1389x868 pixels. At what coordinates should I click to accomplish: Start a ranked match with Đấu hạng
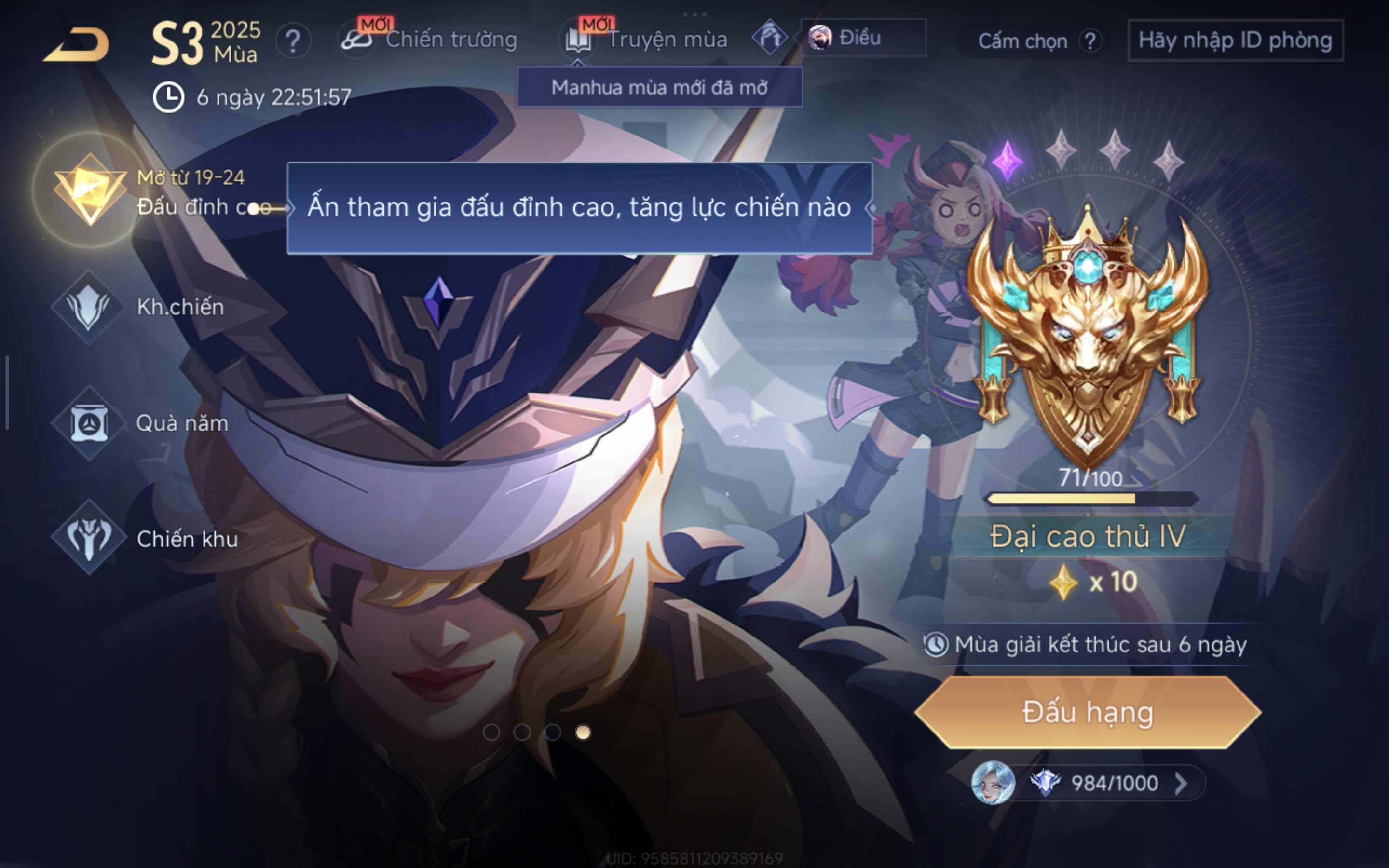click(1087, 712)
